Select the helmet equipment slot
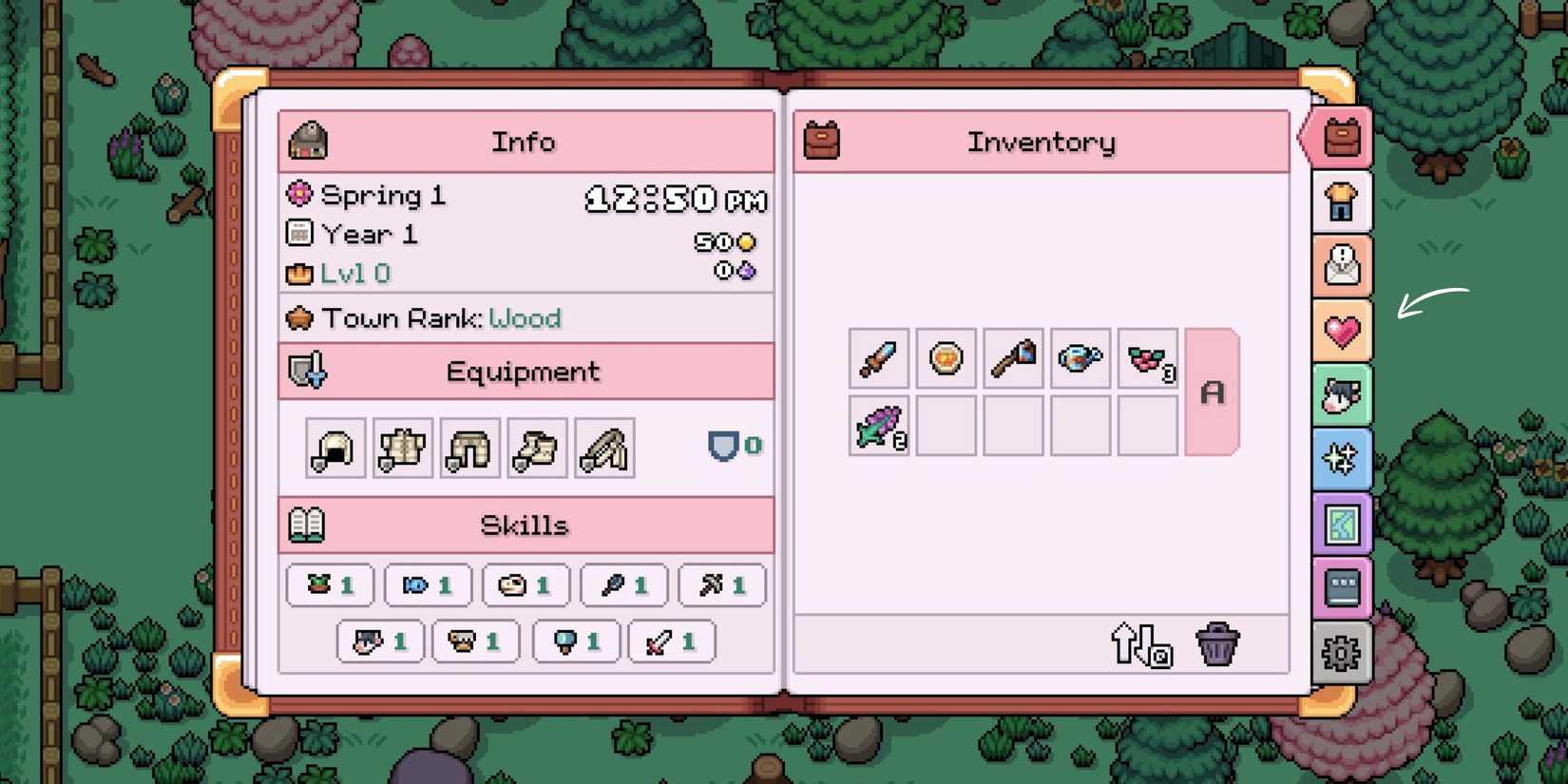 click(334, 449)
